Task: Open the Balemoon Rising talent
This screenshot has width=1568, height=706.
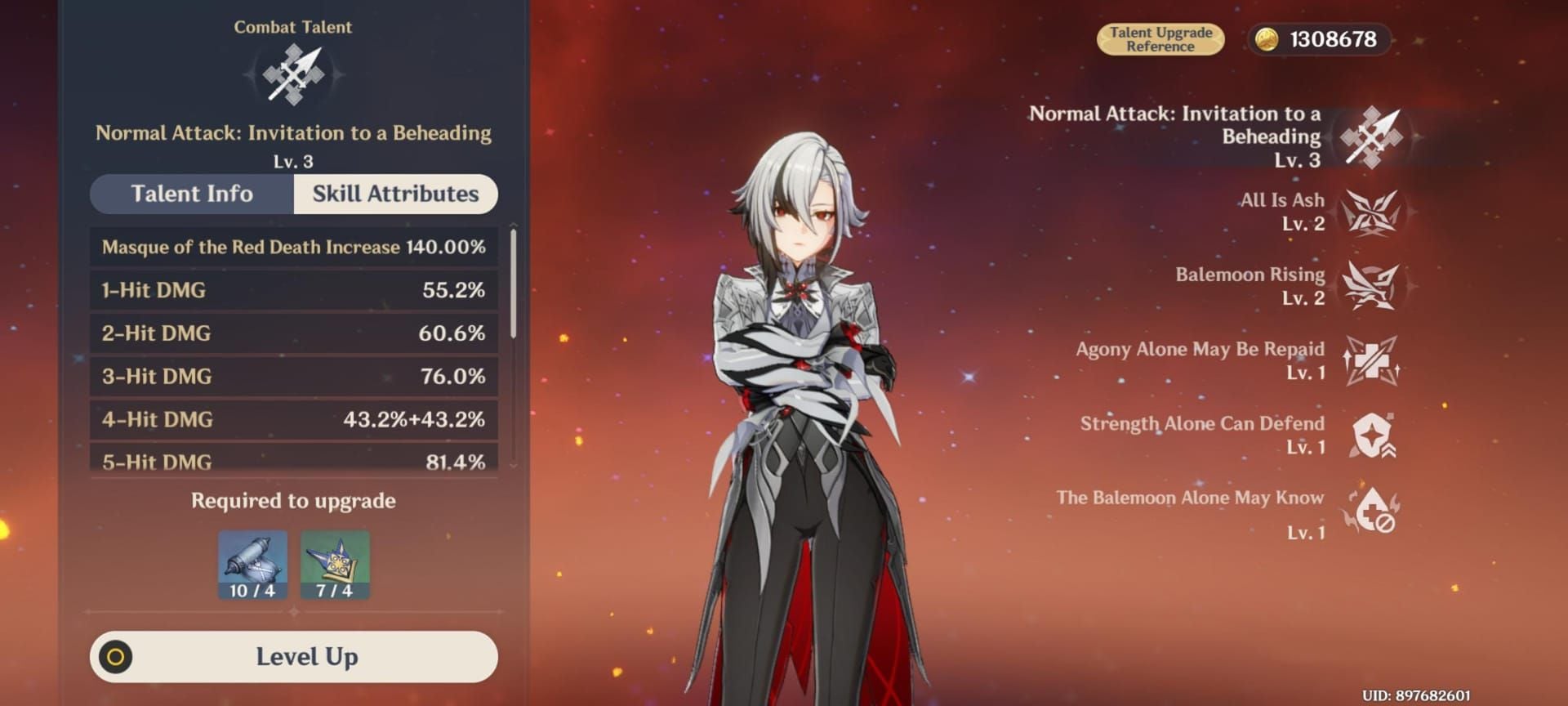Action: [1371, 286]
